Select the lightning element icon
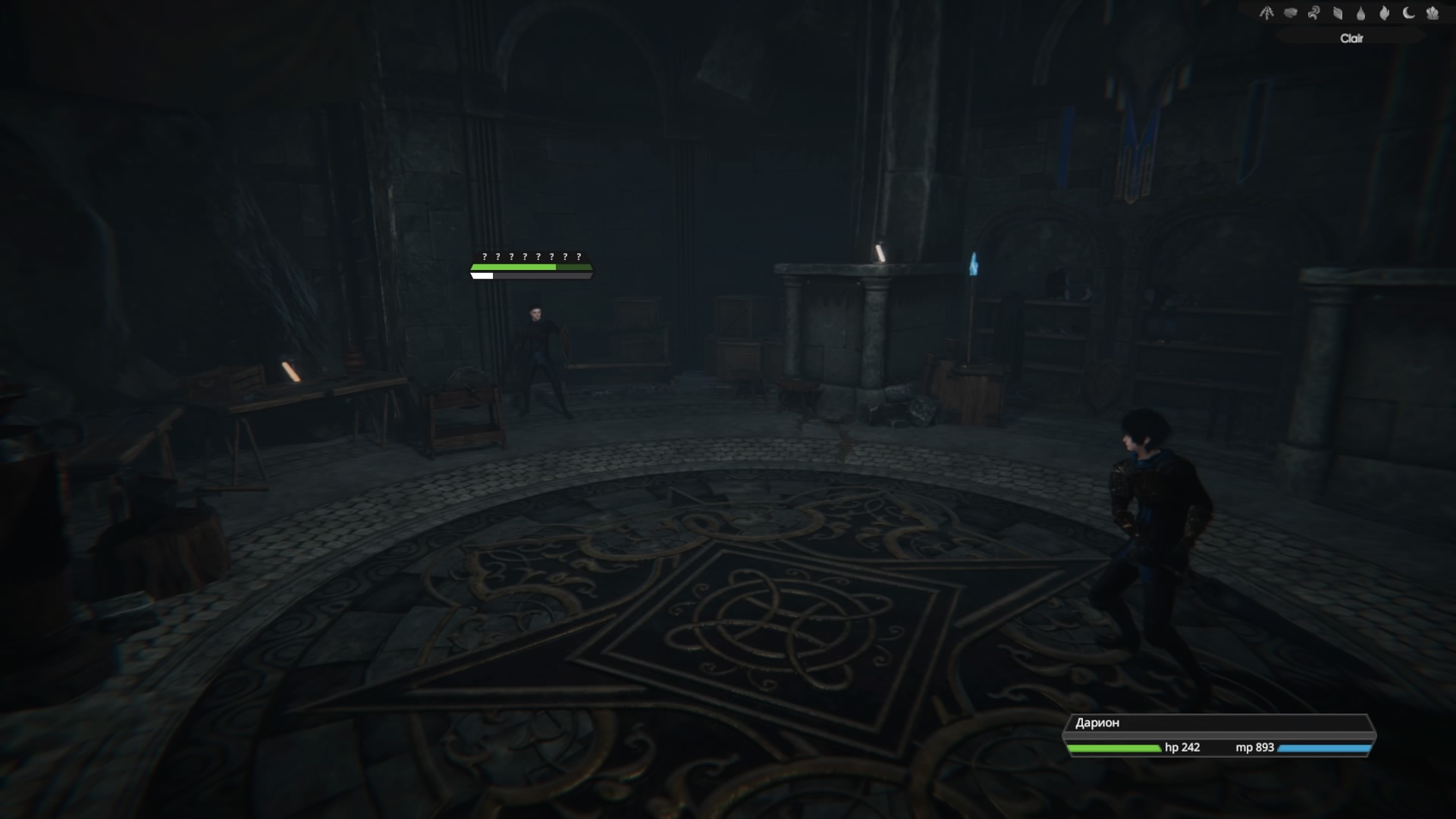 [x=1266, y=13]
